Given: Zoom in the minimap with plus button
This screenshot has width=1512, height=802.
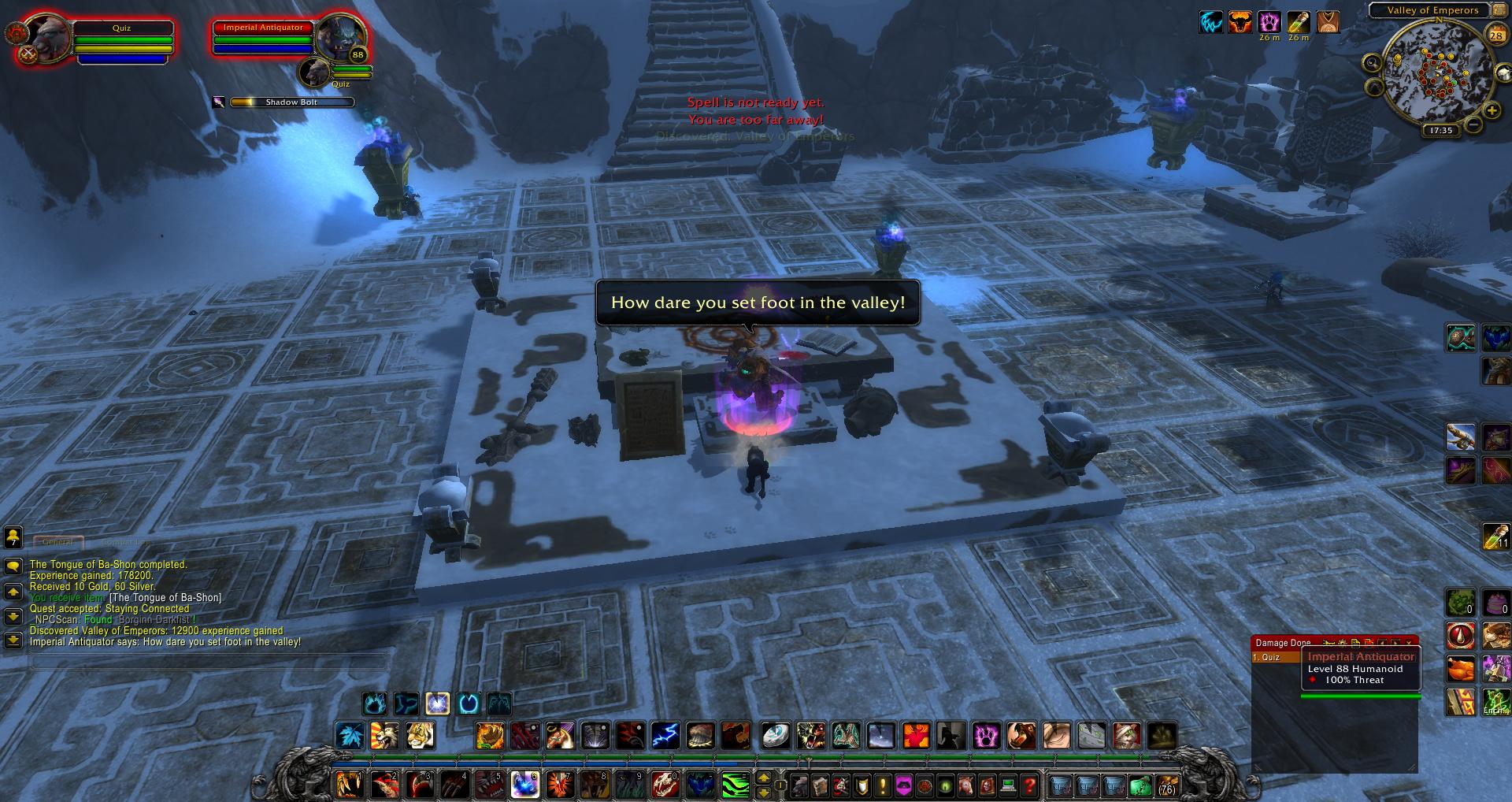Looking at the screenshot, I should point(1491,112).
